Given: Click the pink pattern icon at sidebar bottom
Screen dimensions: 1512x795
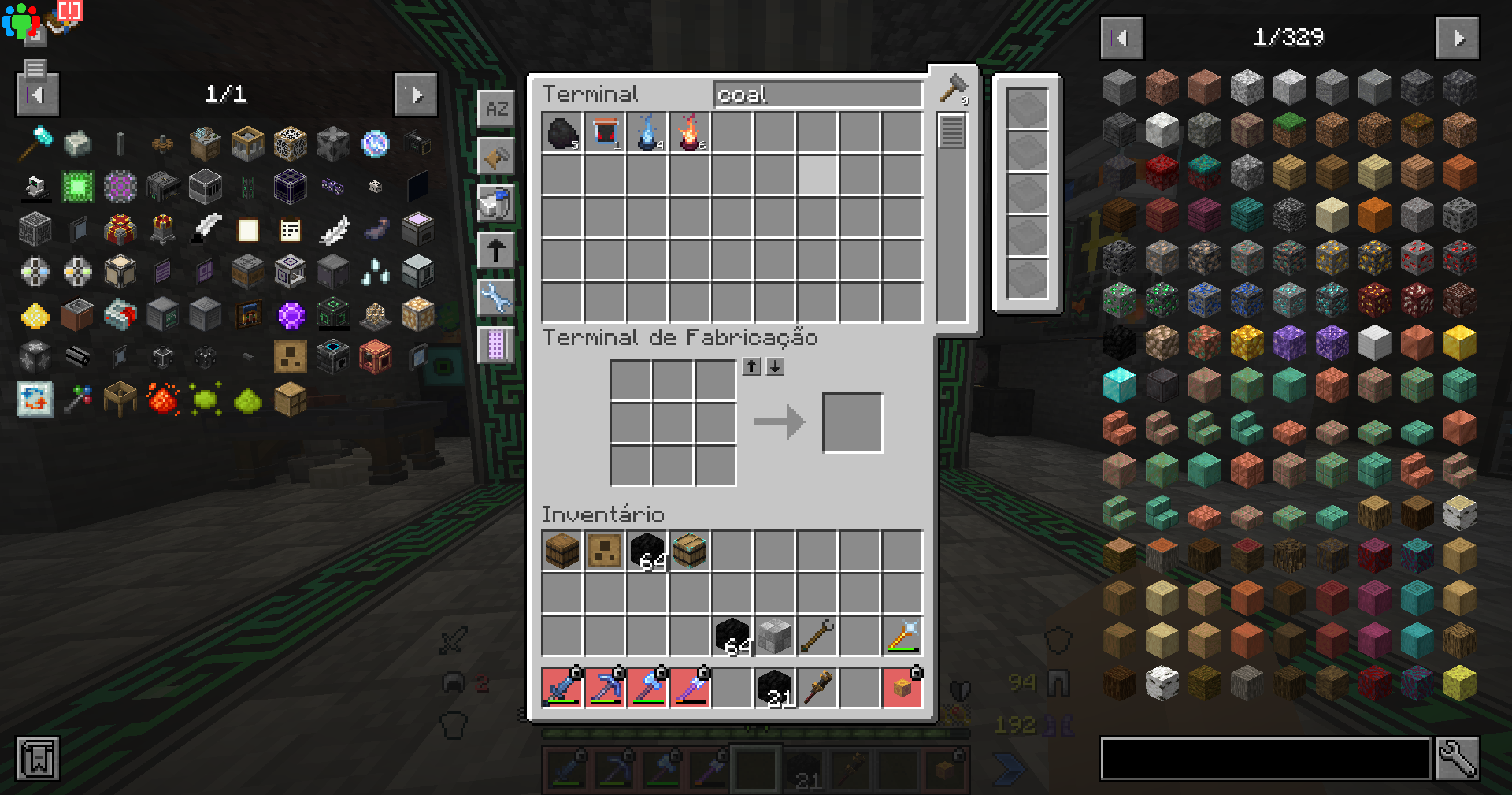Looking at the screenshot, I should [x=496, y=344].
